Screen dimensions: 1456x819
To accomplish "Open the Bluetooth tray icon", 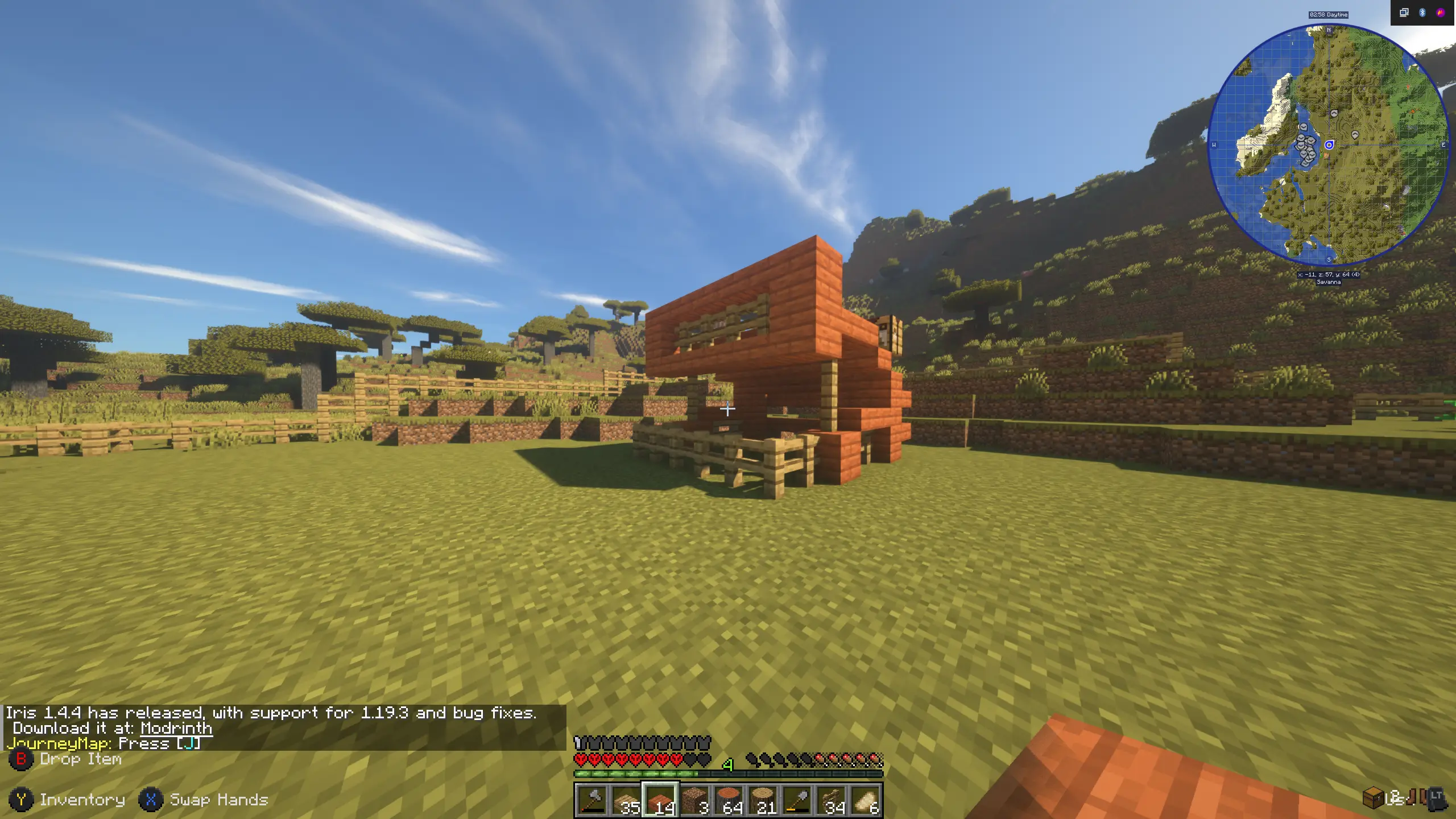I will tap(1422, 13).
